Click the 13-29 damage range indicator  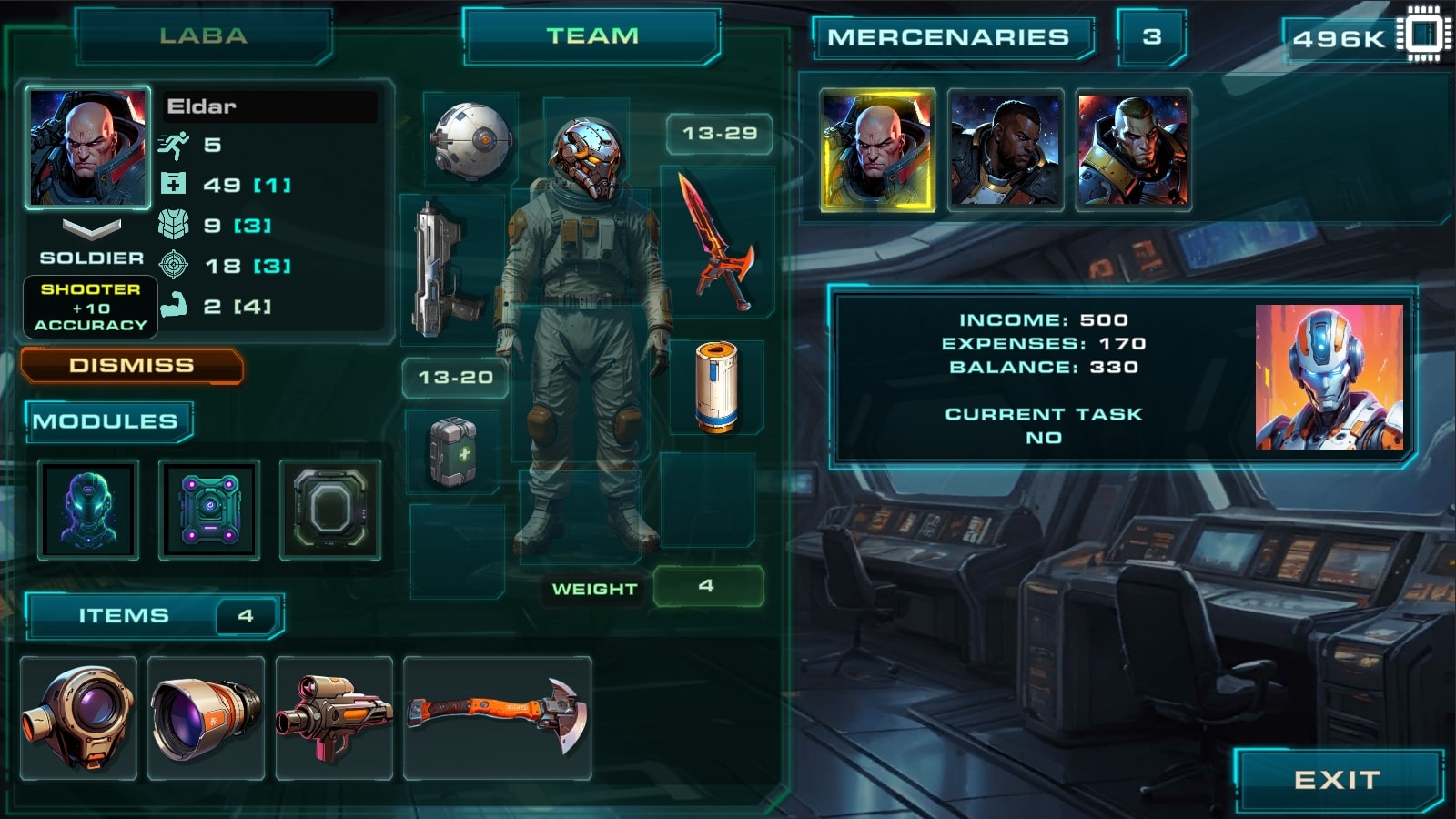718,134
